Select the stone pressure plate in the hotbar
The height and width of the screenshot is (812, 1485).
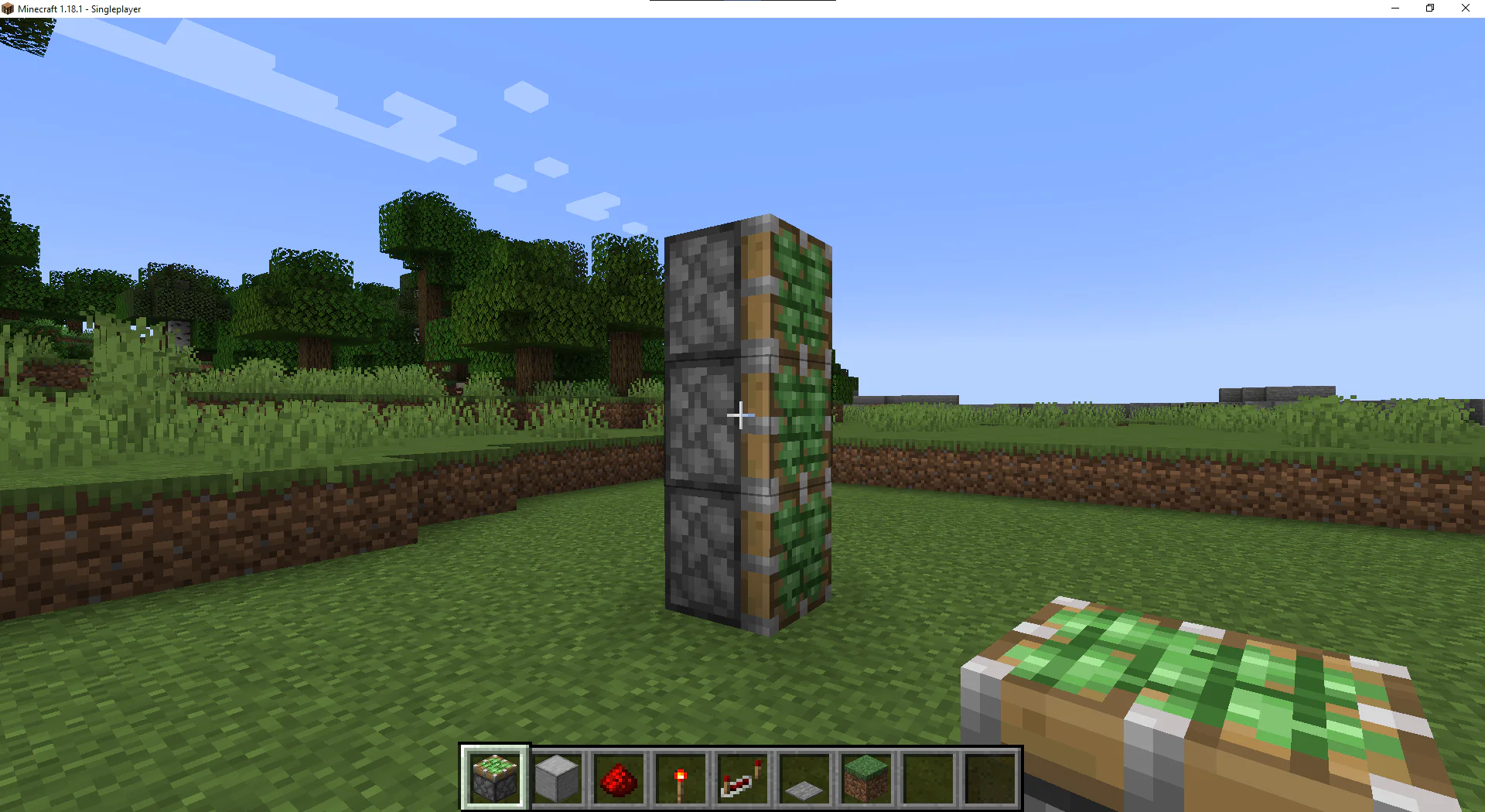pos(804,777)
